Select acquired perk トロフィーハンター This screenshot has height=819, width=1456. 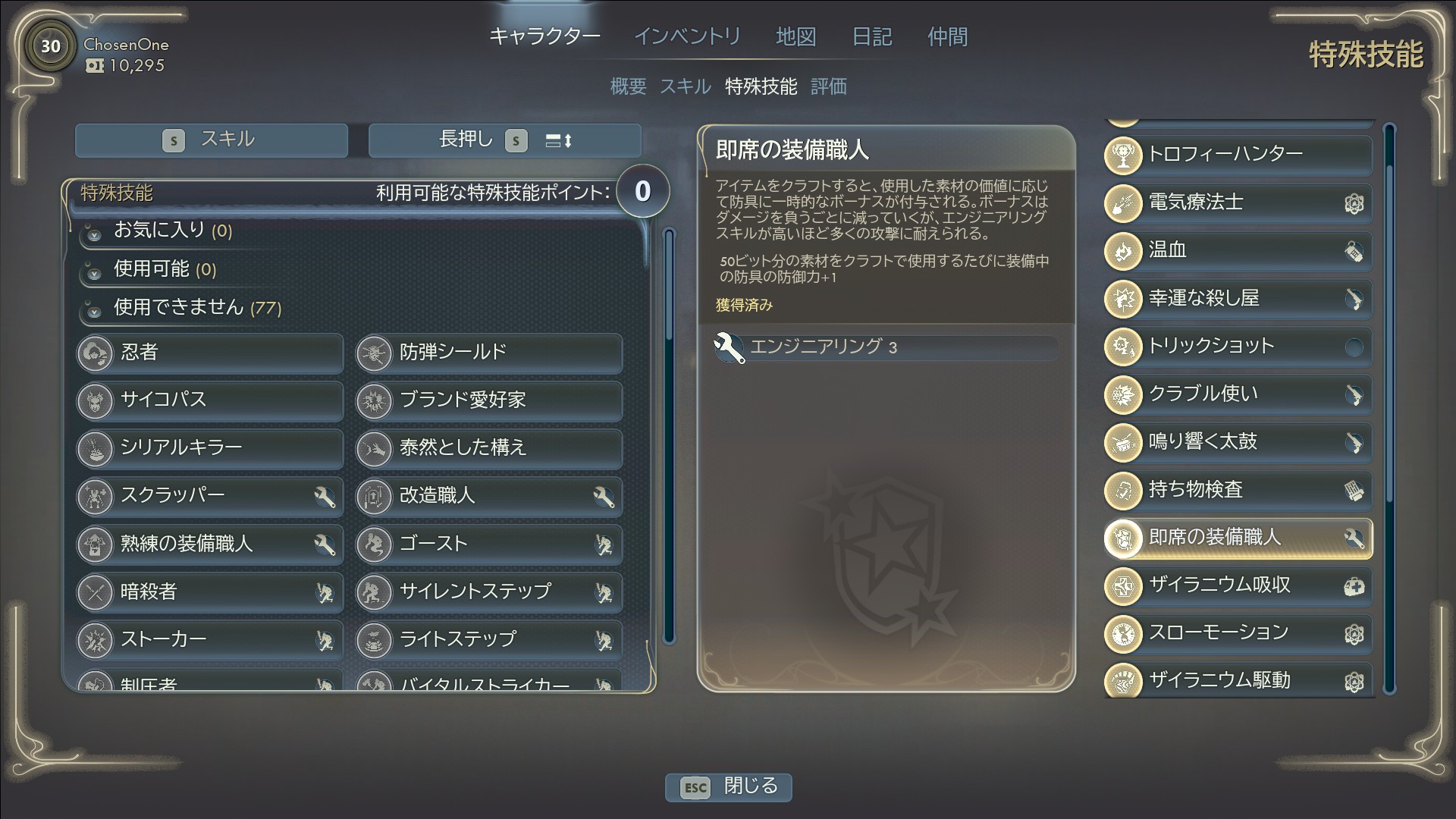pyautogui.click(x=1238, y=155)
